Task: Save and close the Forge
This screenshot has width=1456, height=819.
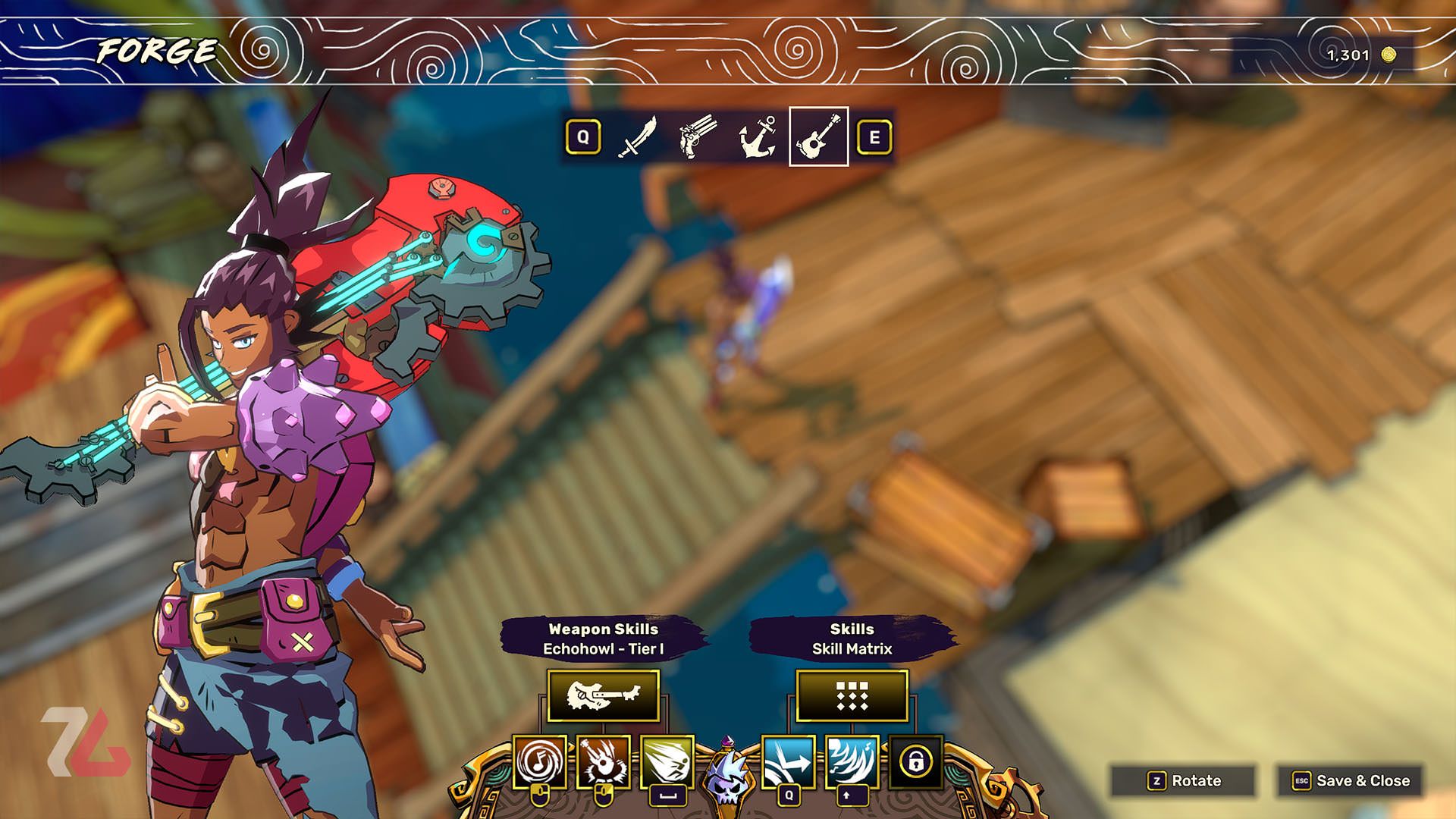Action: click(x=1351, y=780)
